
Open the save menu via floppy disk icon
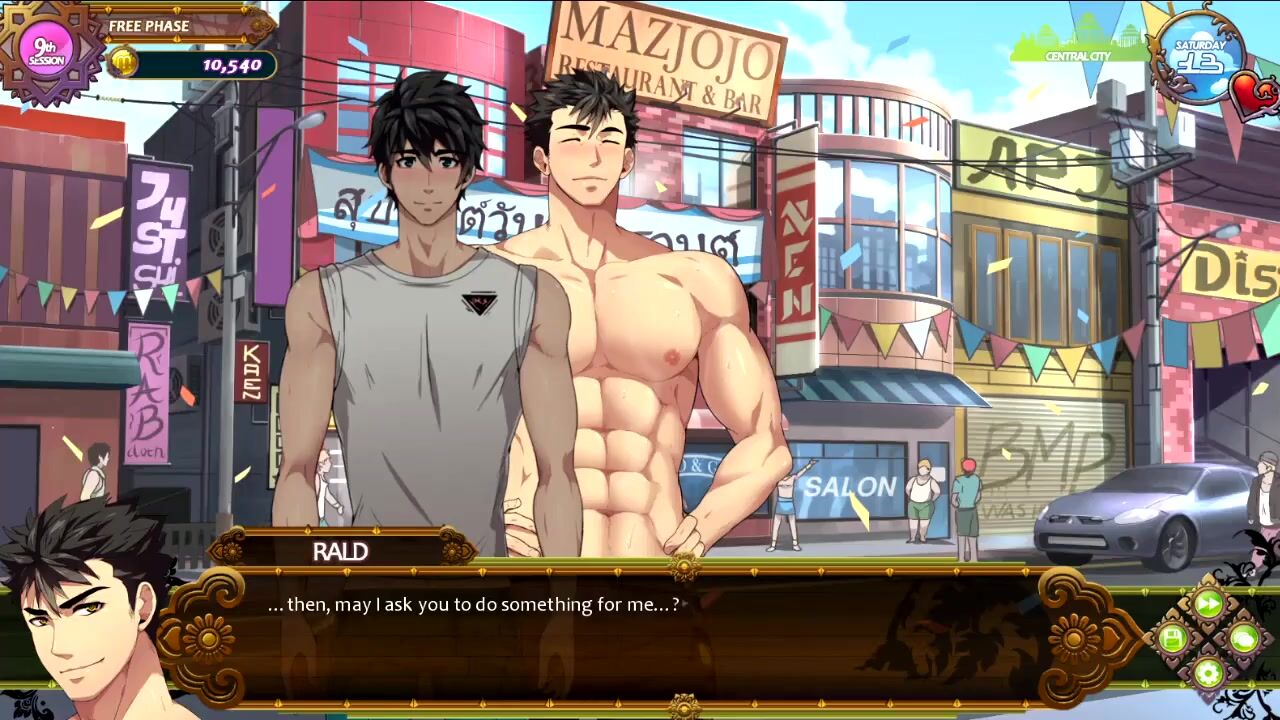pyautogui.click(x=1173, y=638)
